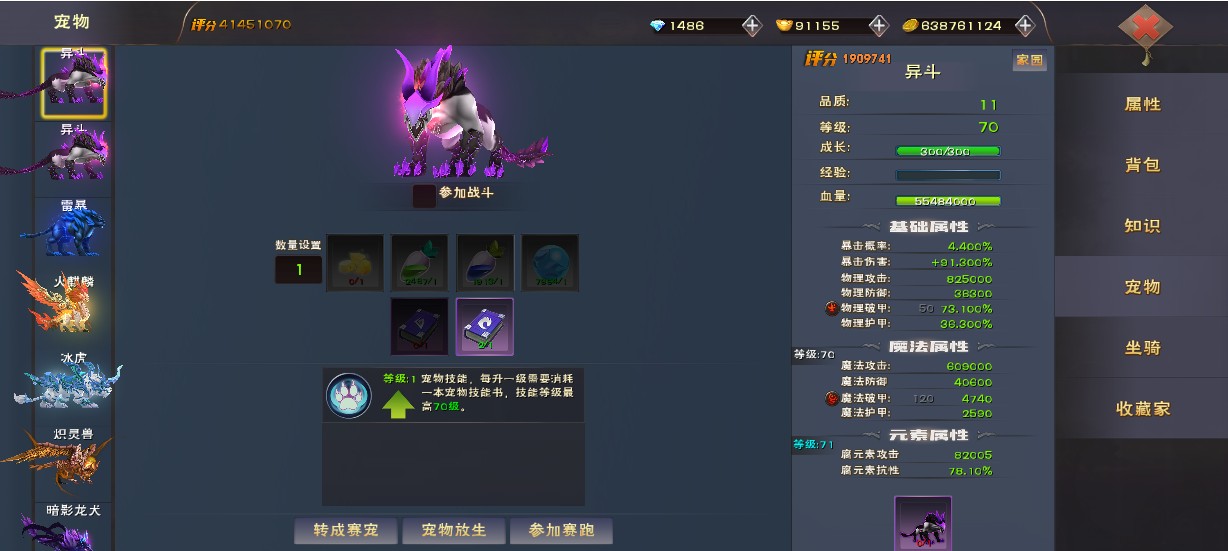Open the 家园 homestead button
The width and height of the screenshot is (1228, 551).
click(x=1029, y=61)
